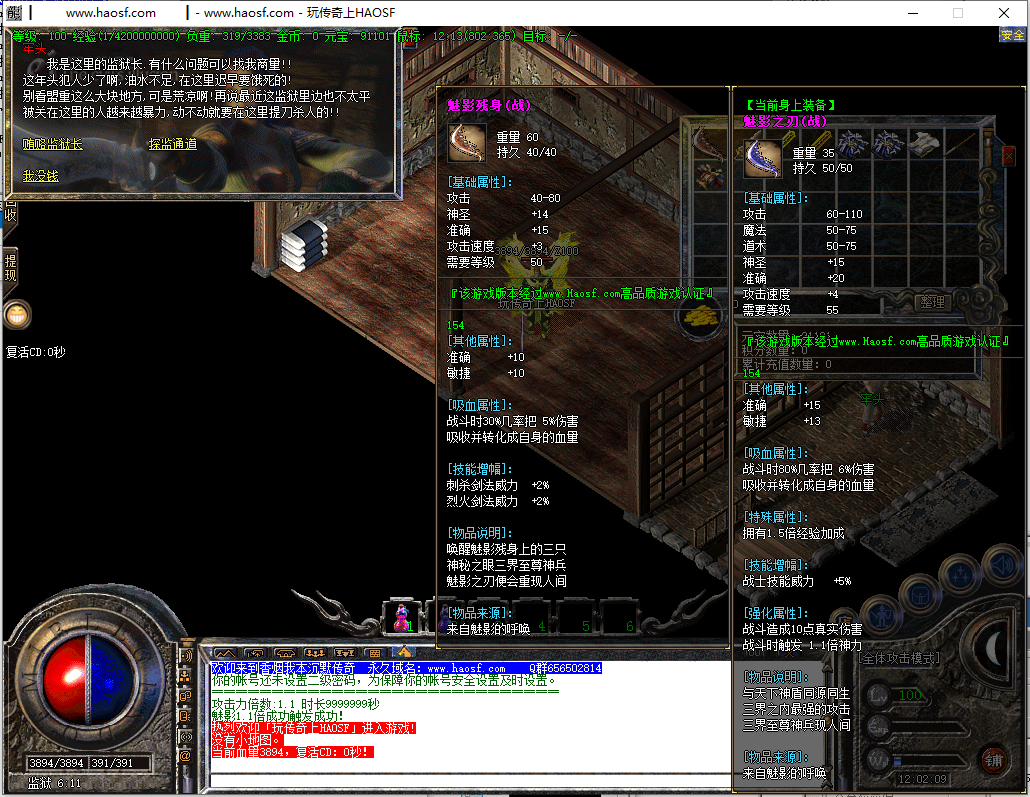Viewport: 1030px width, 797px height.
Task: Click the chat input field
Action: point(400,780)
